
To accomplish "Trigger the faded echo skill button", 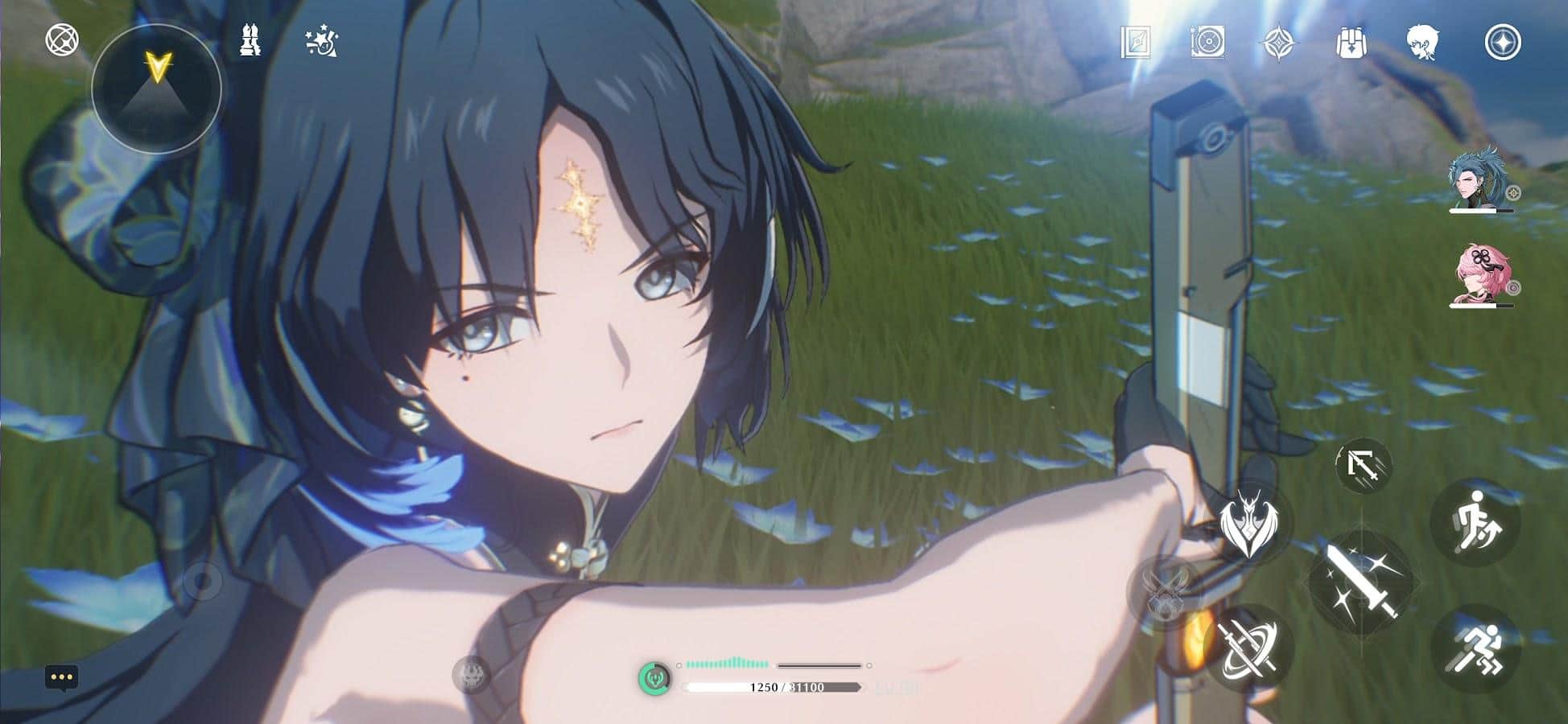I will pyautogui.click(x=1166, y=591).
